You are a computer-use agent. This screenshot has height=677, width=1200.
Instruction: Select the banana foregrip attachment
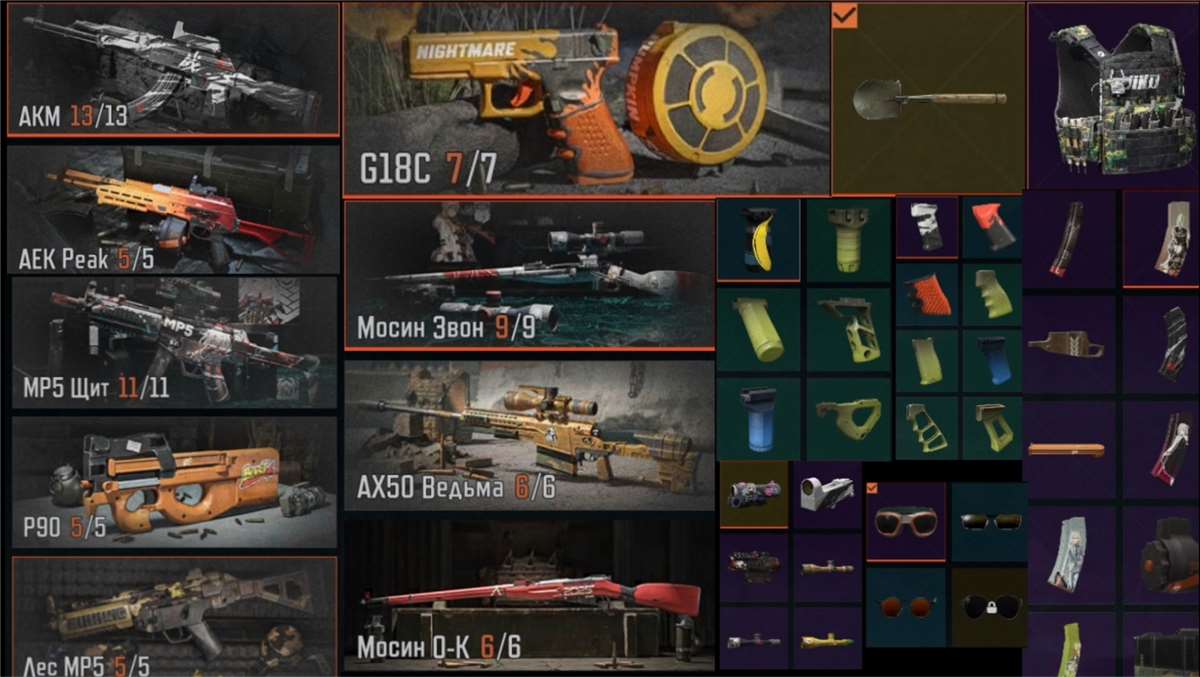pyautogui.click(x=758, y=239)
